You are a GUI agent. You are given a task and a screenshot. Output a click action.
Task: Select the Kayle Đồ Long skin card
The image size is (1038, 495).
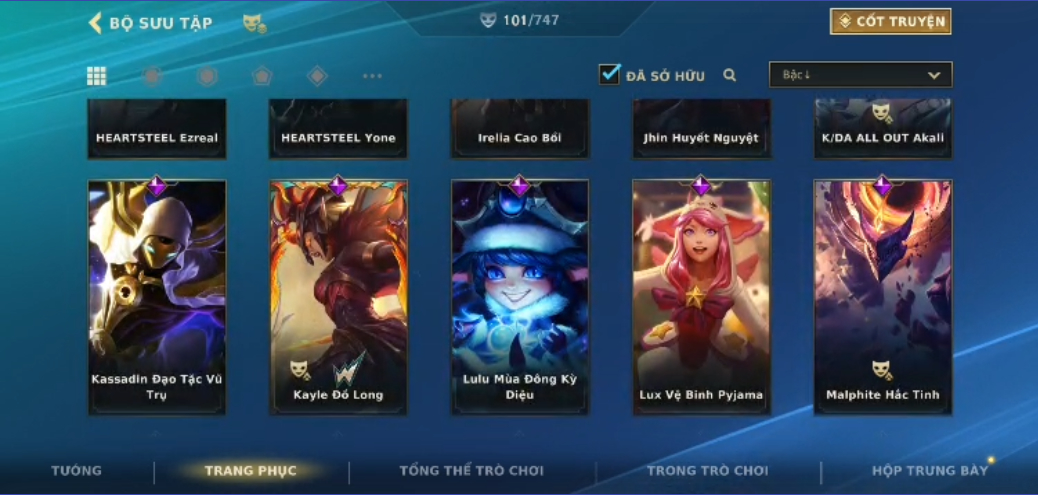click(x=338, y=297)
